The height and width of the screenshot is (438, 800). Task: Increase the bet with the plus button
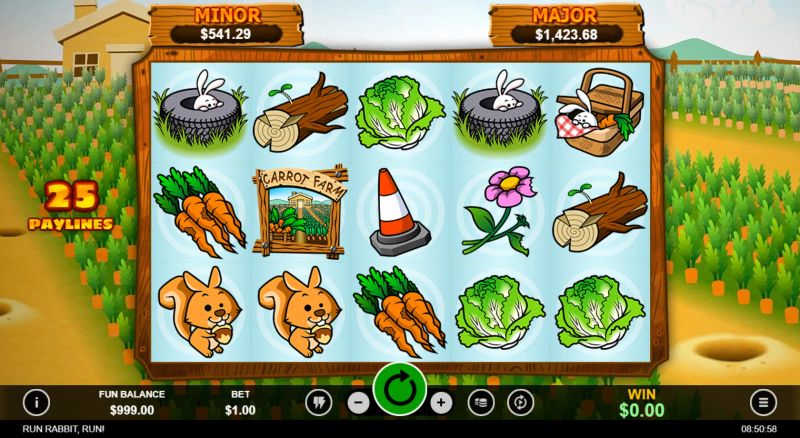coord(441,402)
